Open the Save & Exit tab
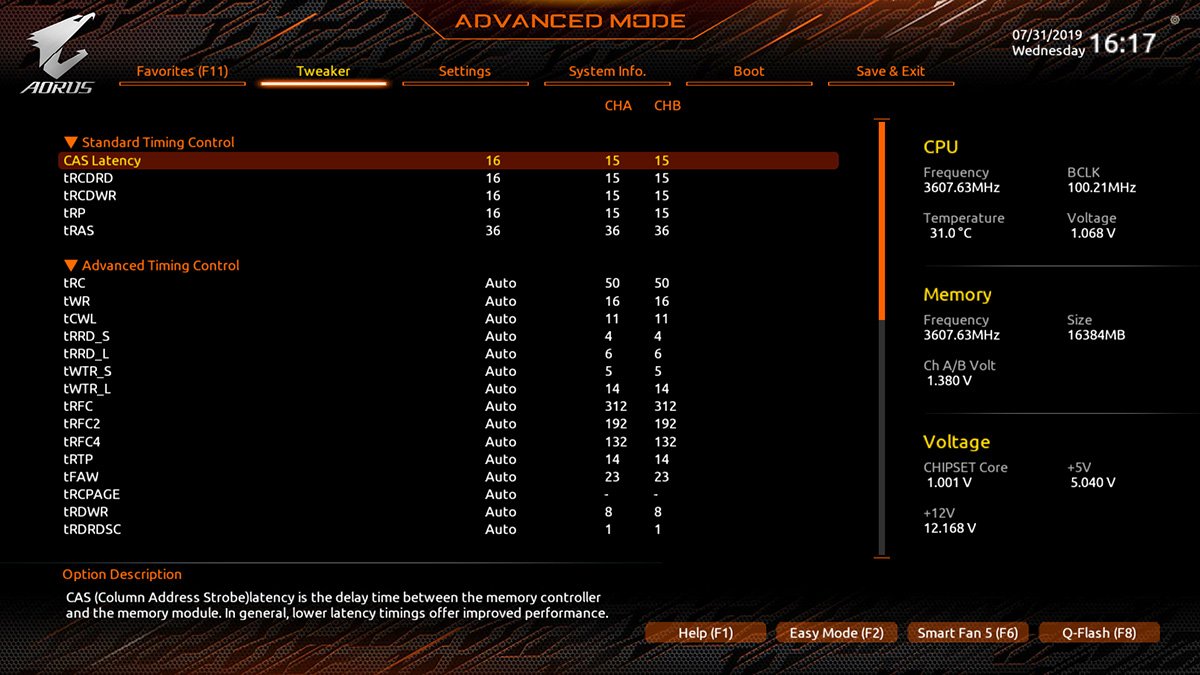The image size is (1200, 675). pos(890,71)
